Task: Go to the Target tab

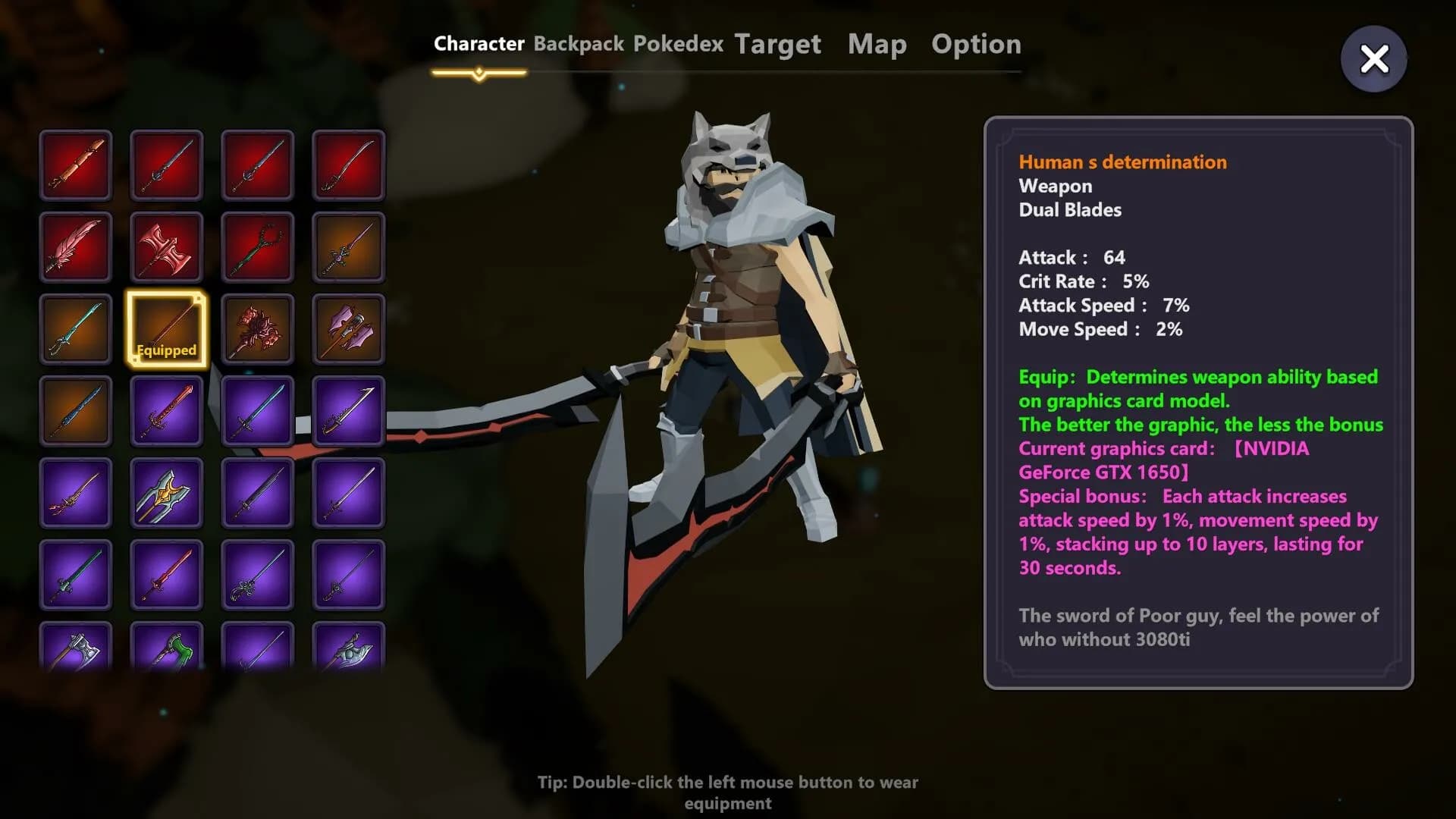Action: (x=777, y=44)
